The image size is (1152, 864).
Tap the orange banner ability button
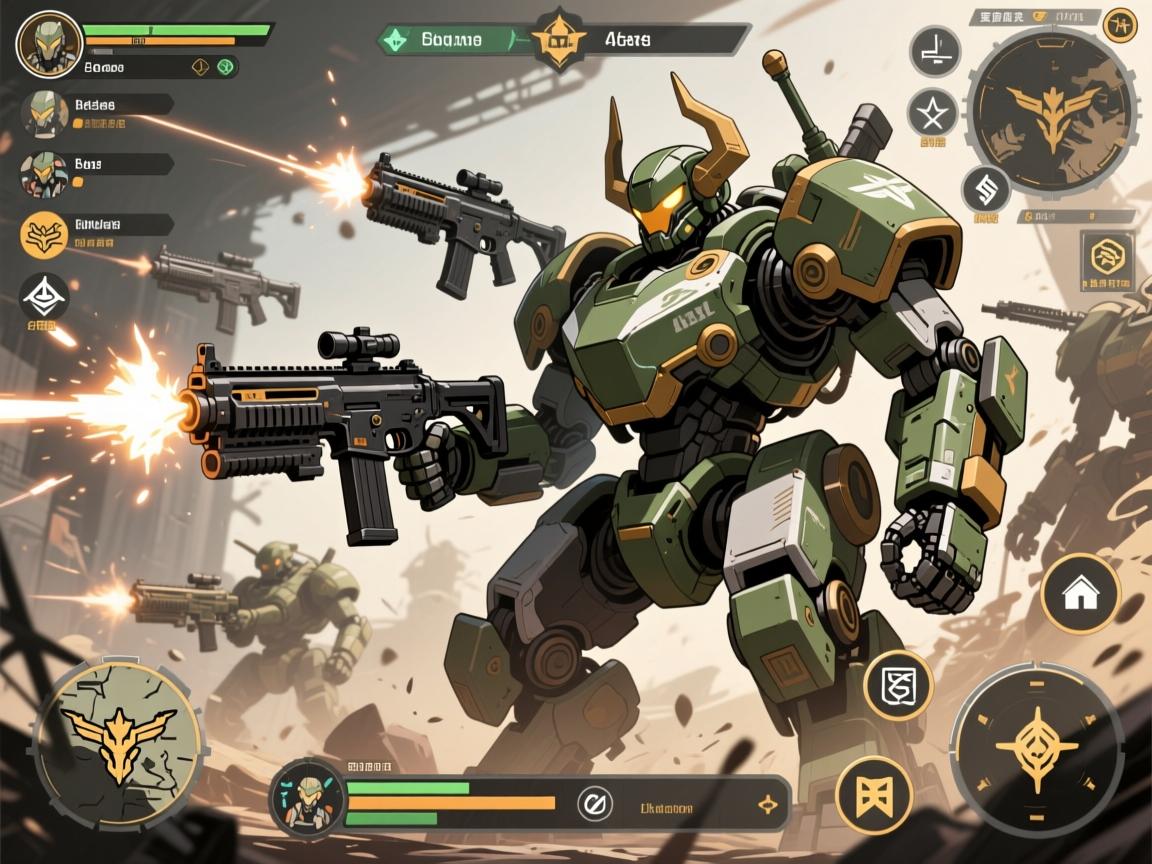(875, 795)
